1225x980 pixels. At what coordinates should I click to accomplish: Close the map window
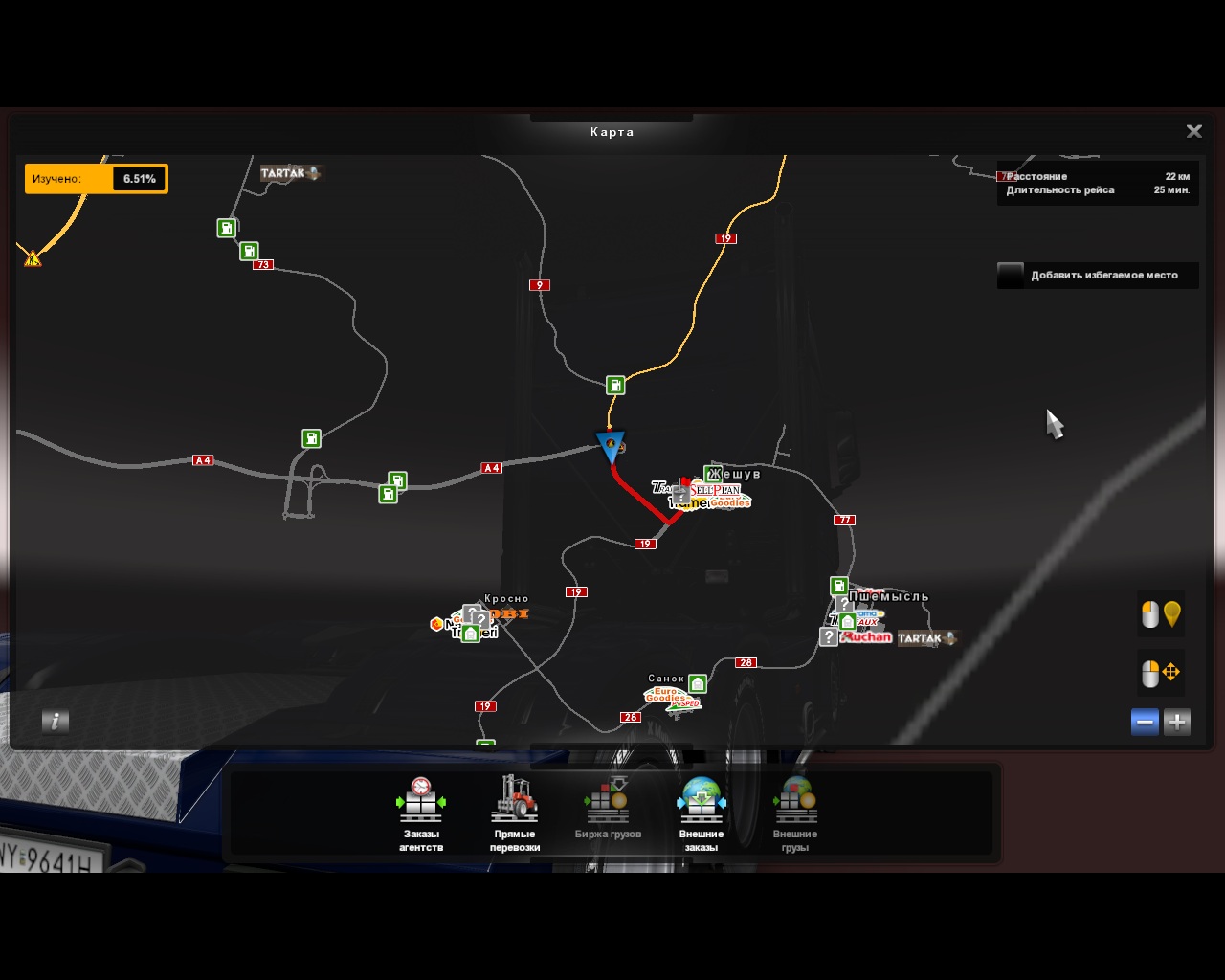[1193, 132]
